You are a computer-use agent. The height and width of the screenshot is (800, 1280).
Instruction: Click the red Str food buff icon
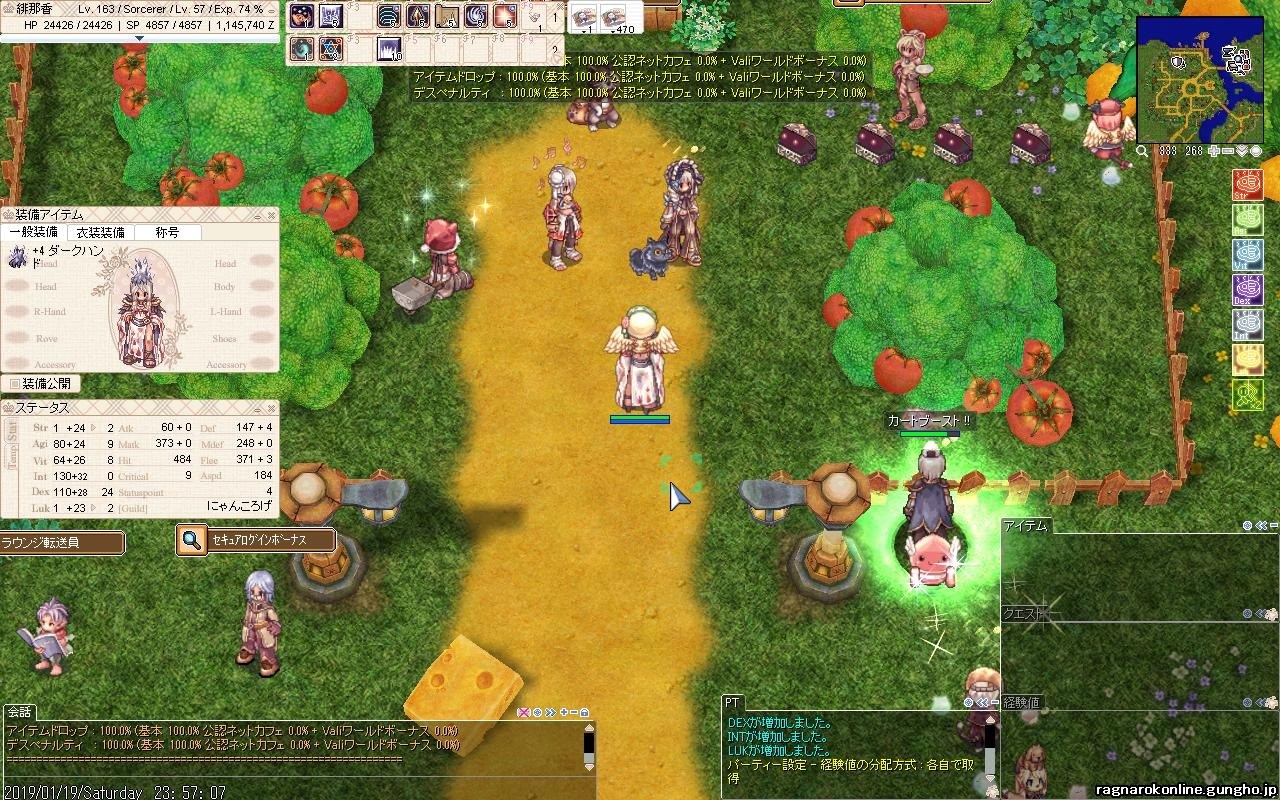tap(1247, 185)
